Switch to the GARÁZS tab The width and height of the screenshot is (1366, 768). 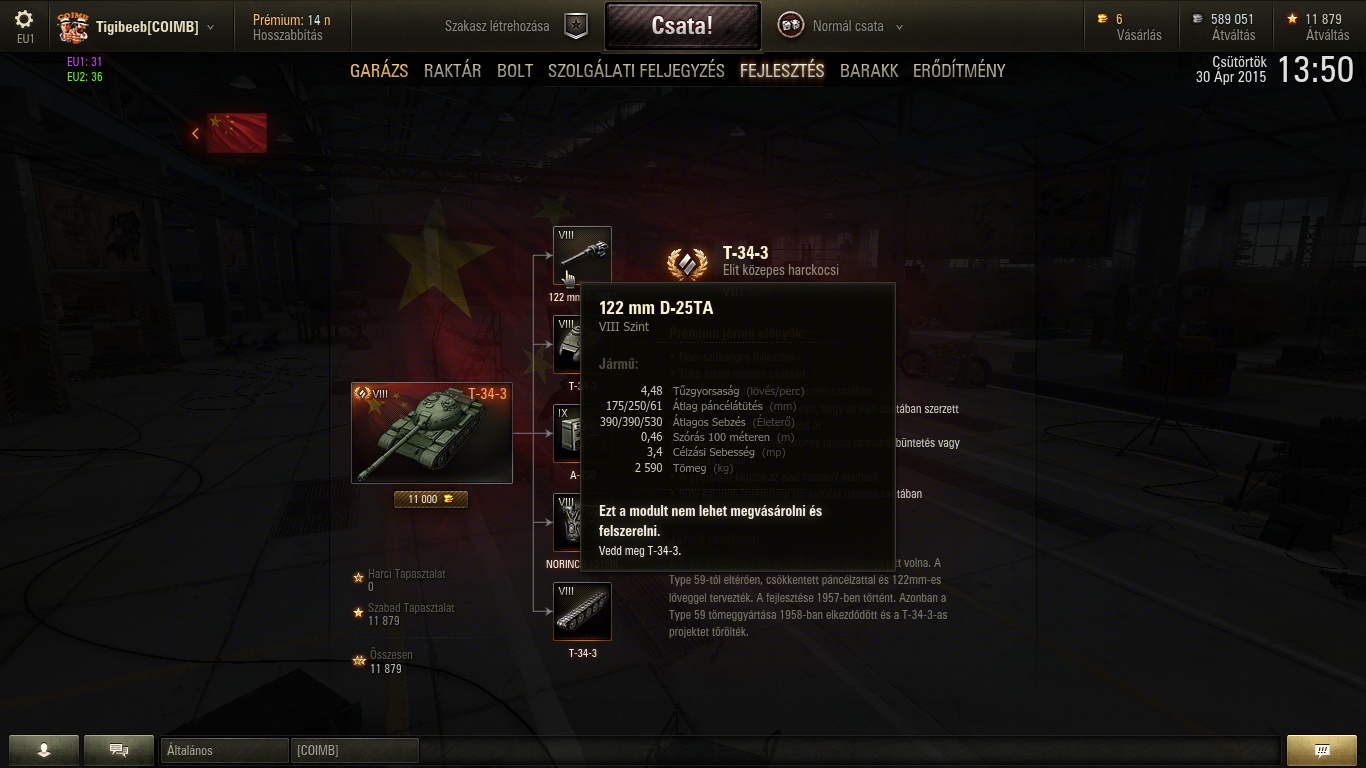click(x=379, y=71)
